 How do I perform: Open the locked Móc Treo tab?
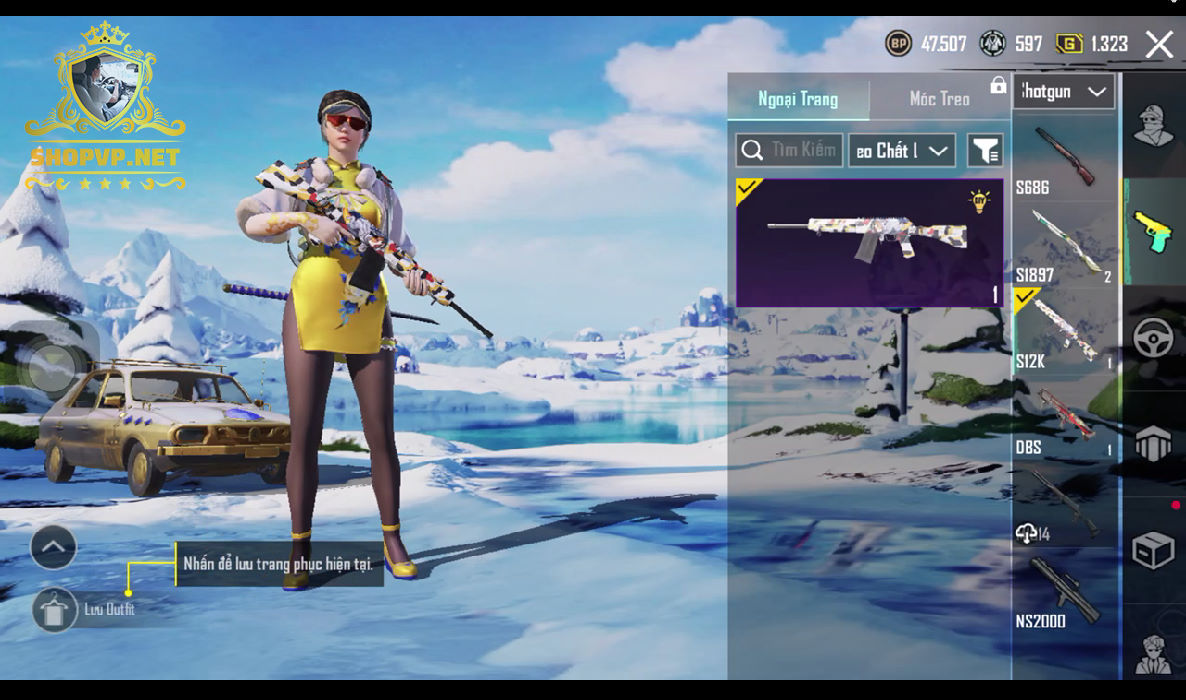[940, 99]
